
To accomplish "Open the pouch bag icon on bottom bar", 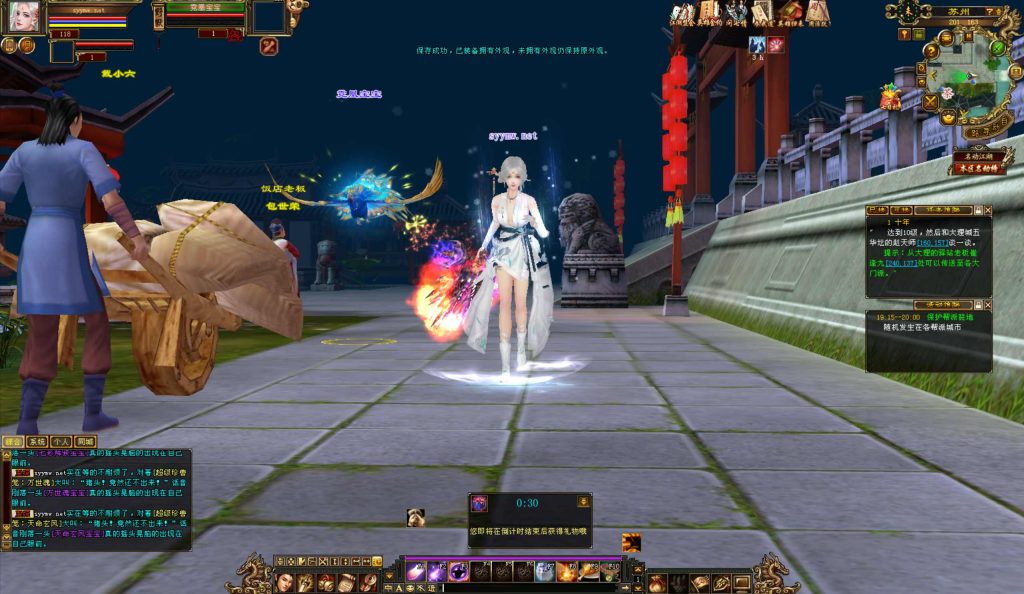I will point(656,582).
